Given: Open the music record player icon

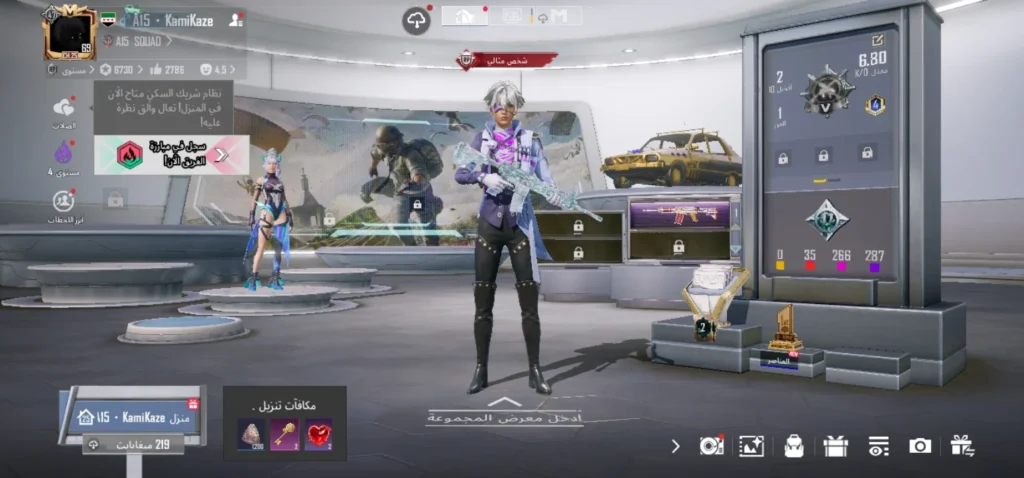Looking at the screenshot, I should 711,446.
